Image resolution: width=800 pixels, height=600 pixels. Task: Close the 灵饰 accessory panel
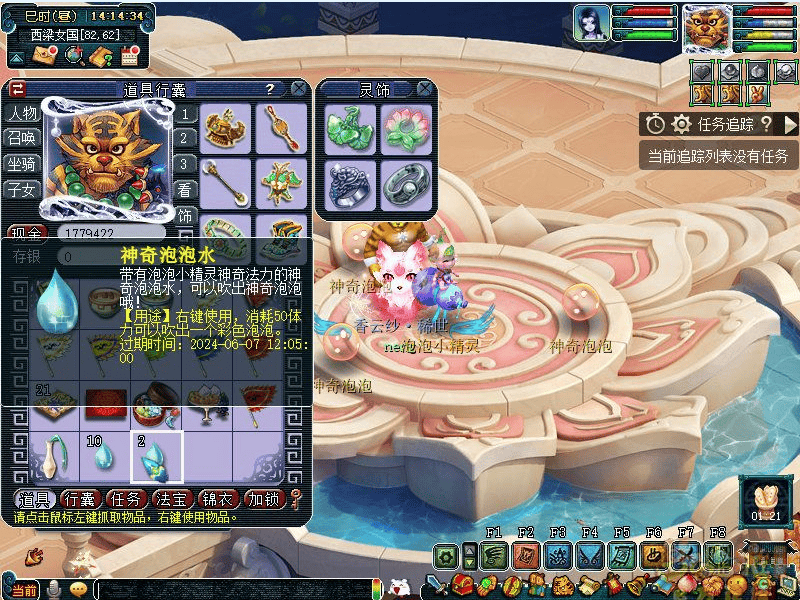pyautogui.click(x=425, y=89)
